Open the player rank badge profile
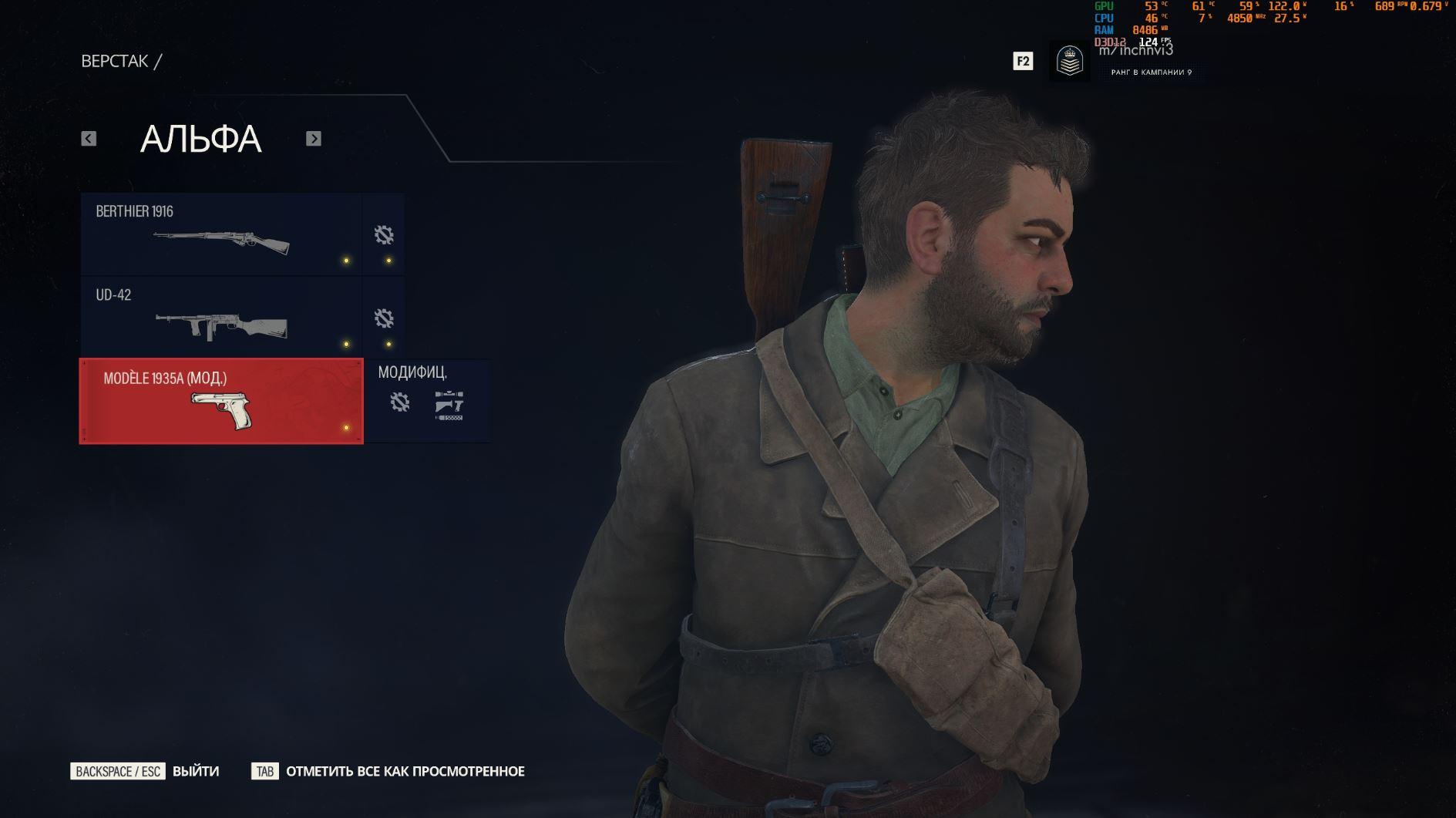 click(x=1069, y=62)
